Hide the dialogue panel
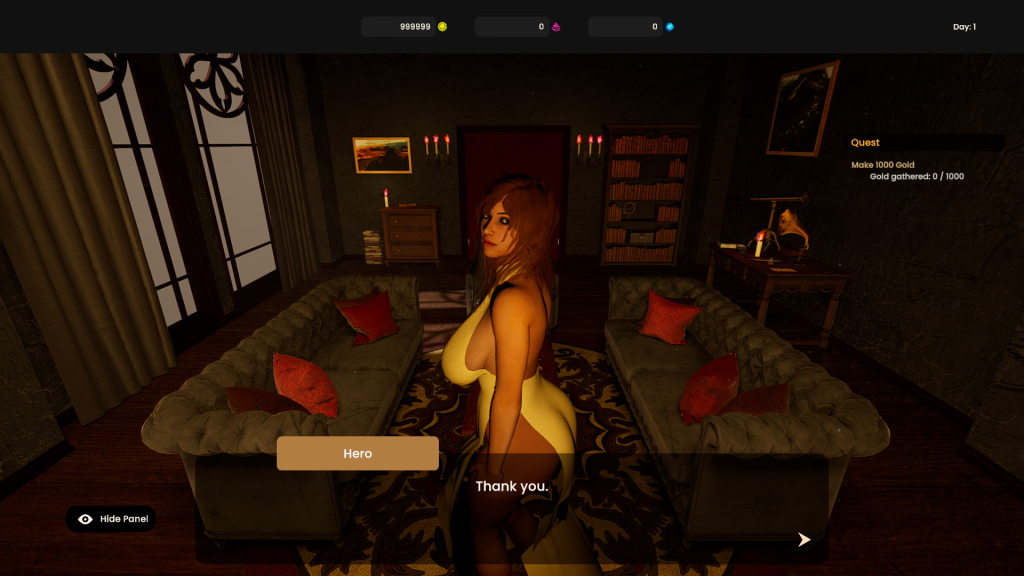 coord(111,519)
